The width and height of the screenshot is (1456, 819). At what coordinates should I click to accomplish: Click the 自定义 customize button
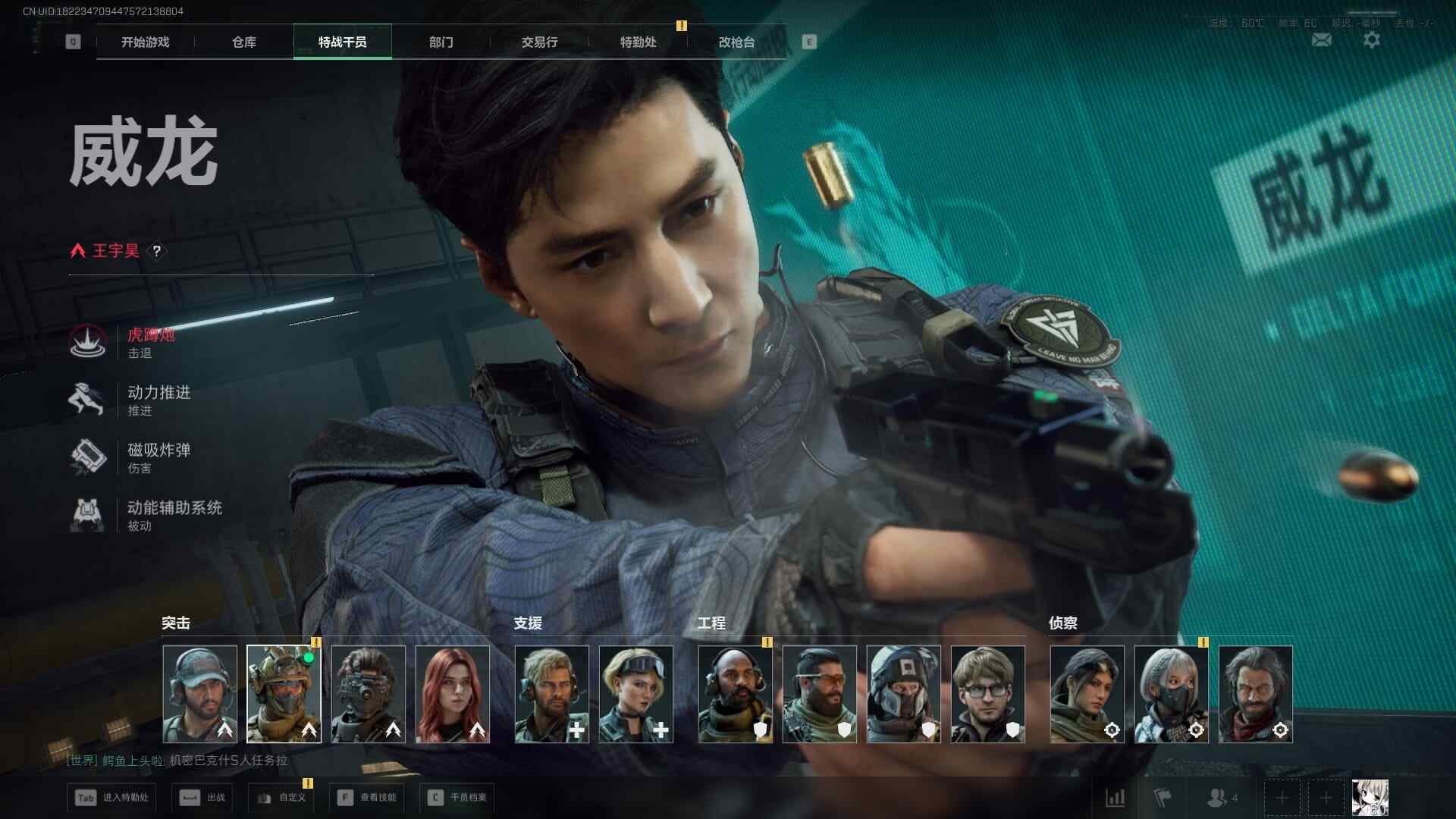point(282,798)
